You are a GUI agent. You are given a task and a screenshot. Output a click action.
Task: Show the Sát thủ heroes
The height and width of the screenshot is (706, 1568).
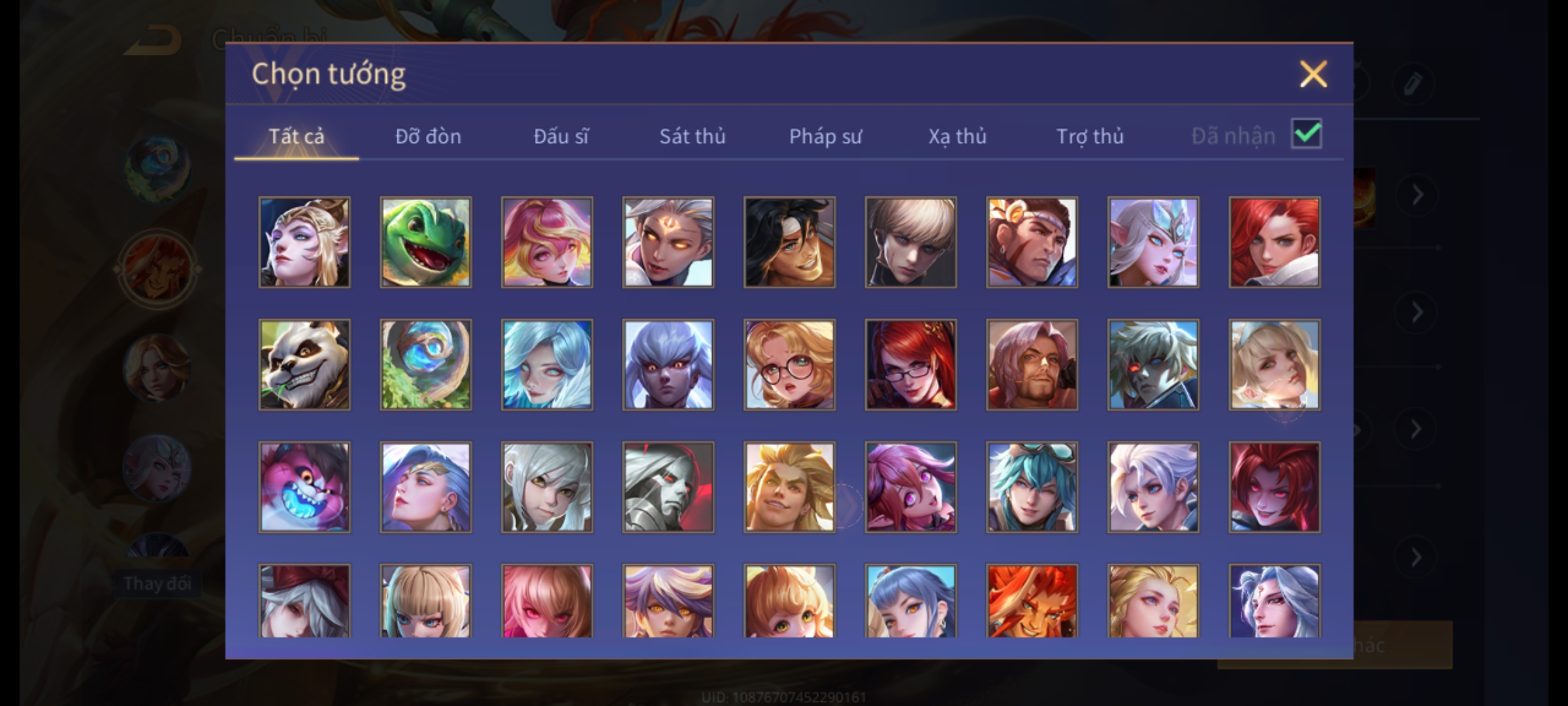click(692, 136)
